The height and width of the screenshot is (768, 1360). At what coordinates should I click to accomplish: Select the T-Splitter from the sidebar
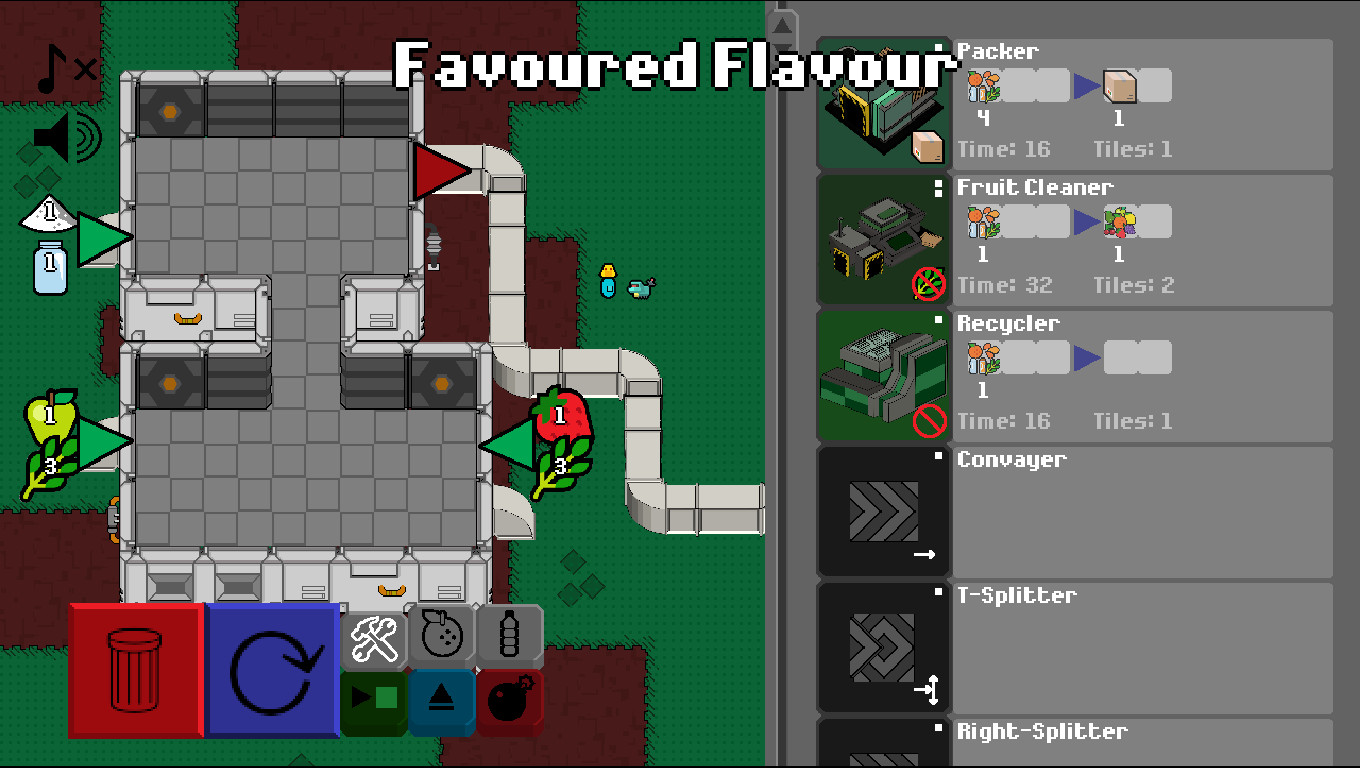pos(884,648)
